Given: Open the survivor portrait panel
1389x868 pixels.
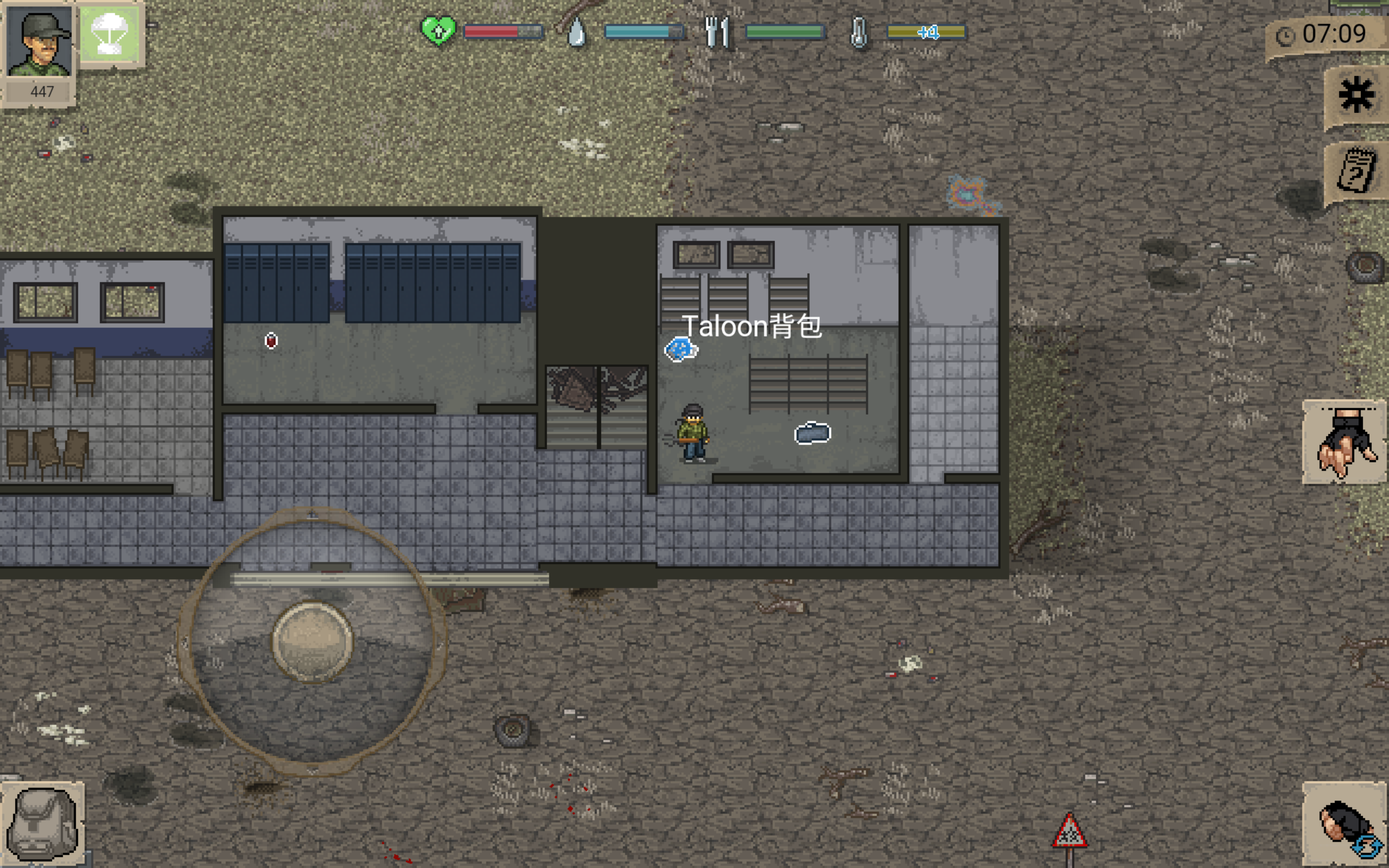Looking at the screenshot, I should pos(39,39).
